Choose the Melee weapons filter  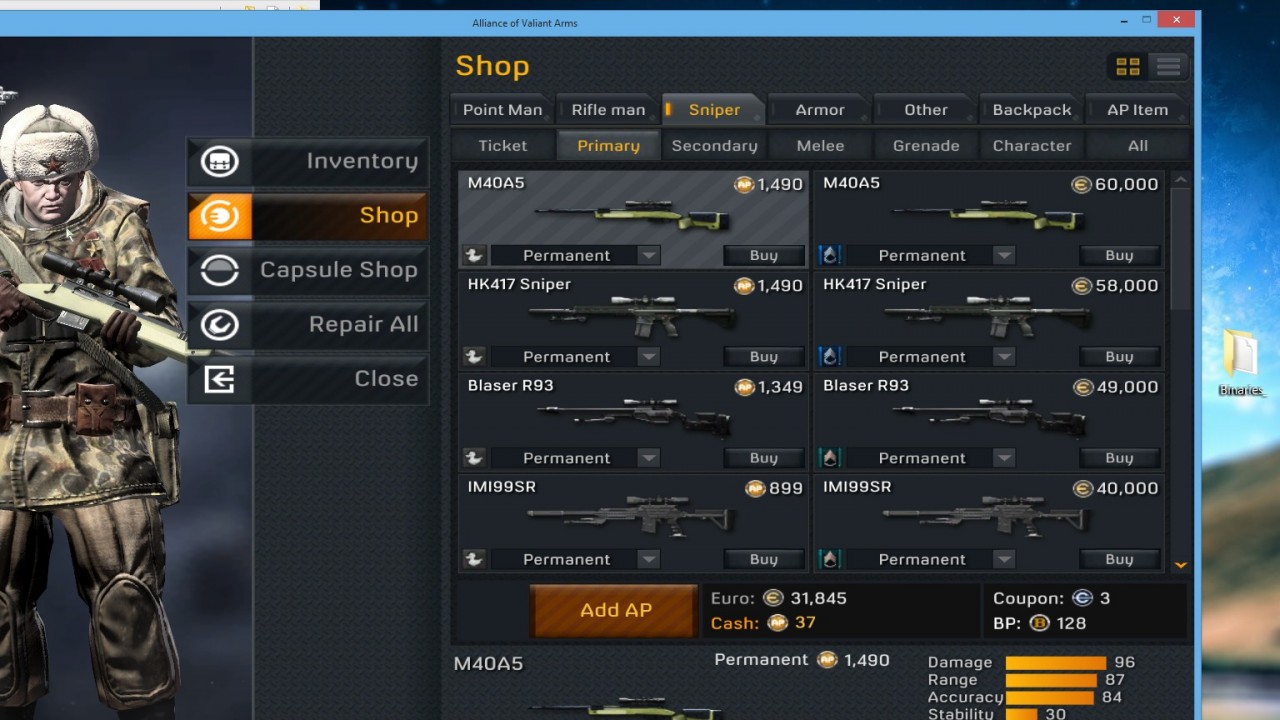[820, 146]
